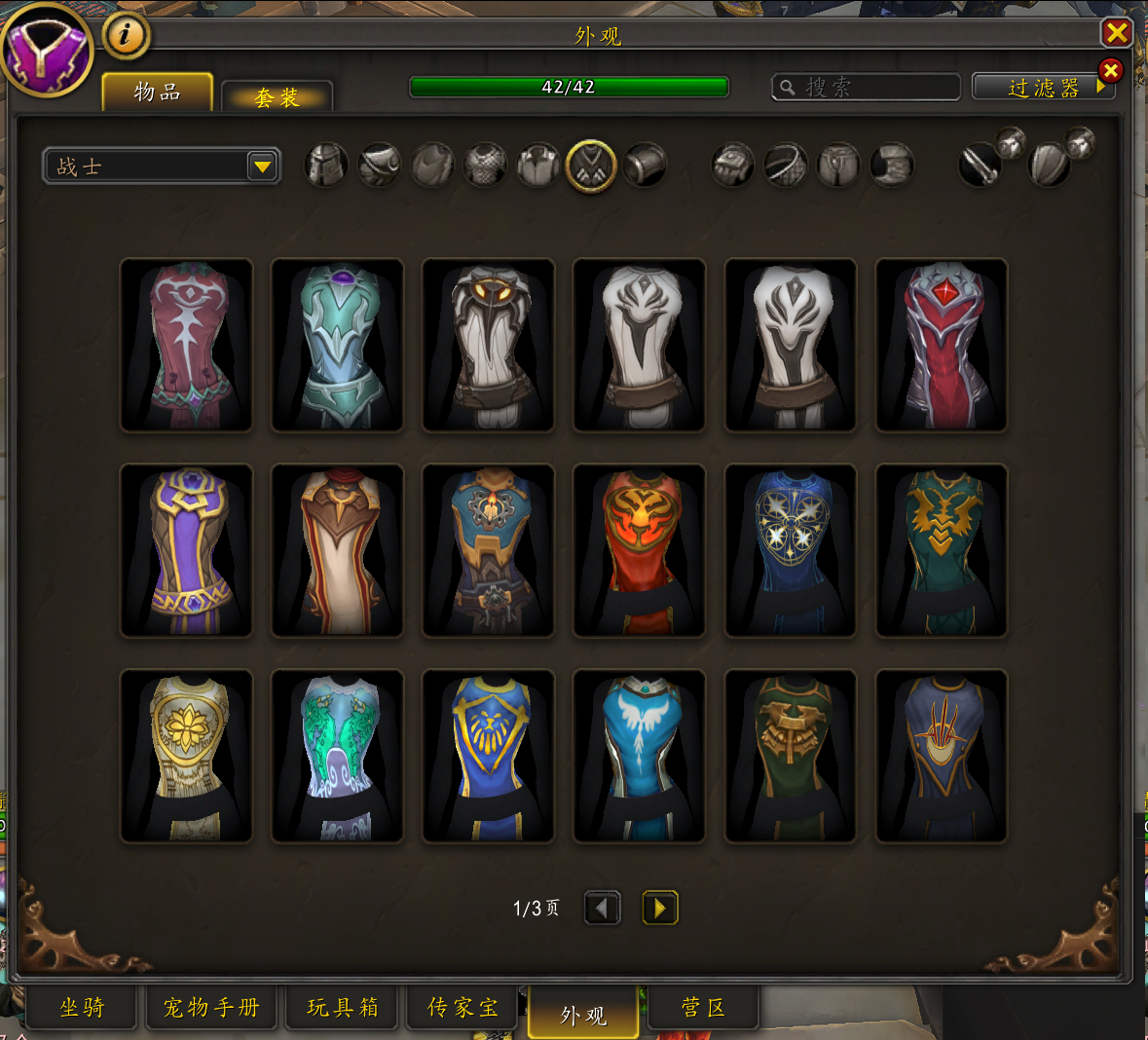Open the 玩具箱 toy box tab
The height and width of the screenshot is (1040, 1148).
pyautogui.click(x=343, y=1008)
